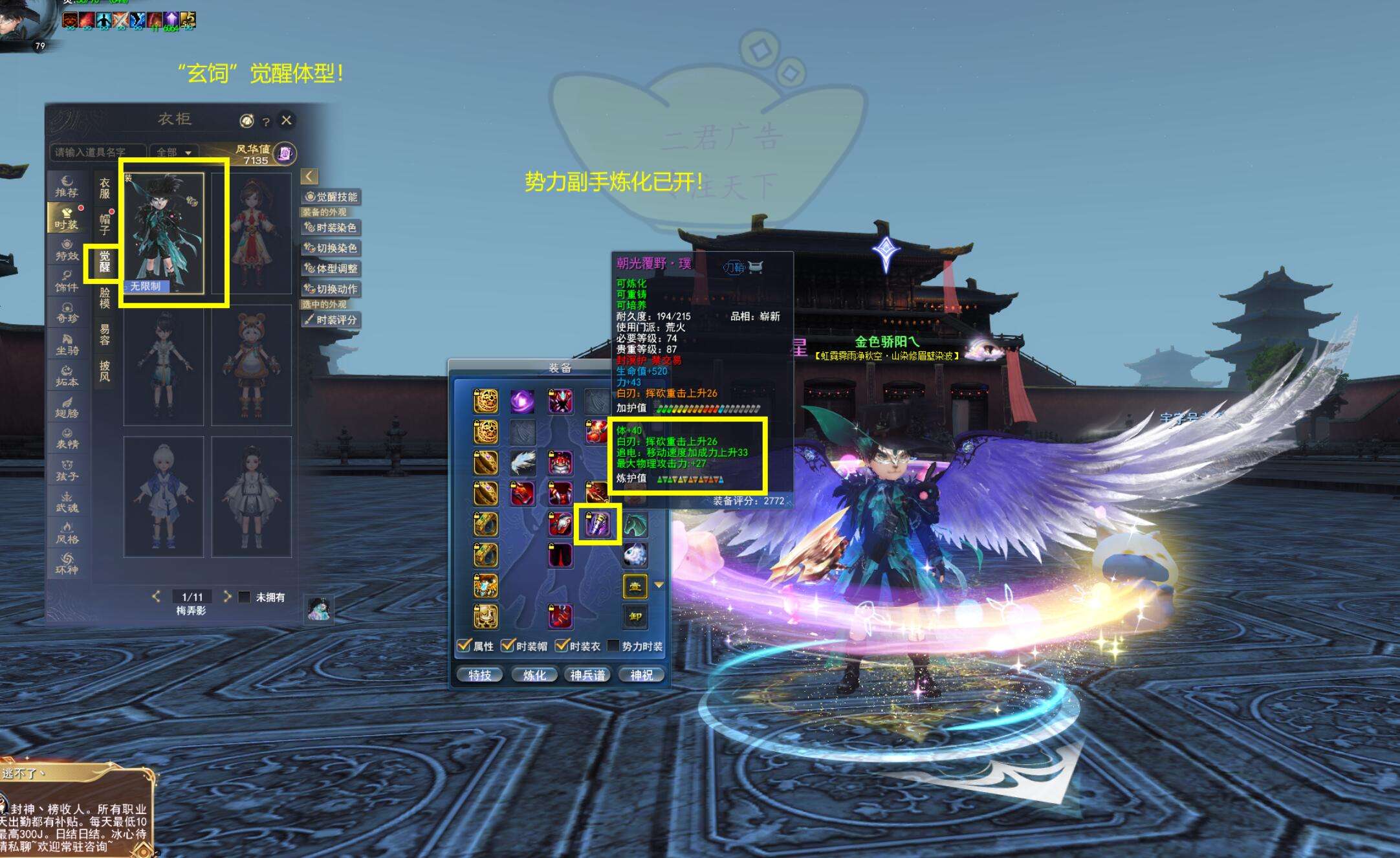The width and height of the screenshot is (1400, 858).
Task: Open the 神兵谱 weapon codex
Action: pos(587,675)
